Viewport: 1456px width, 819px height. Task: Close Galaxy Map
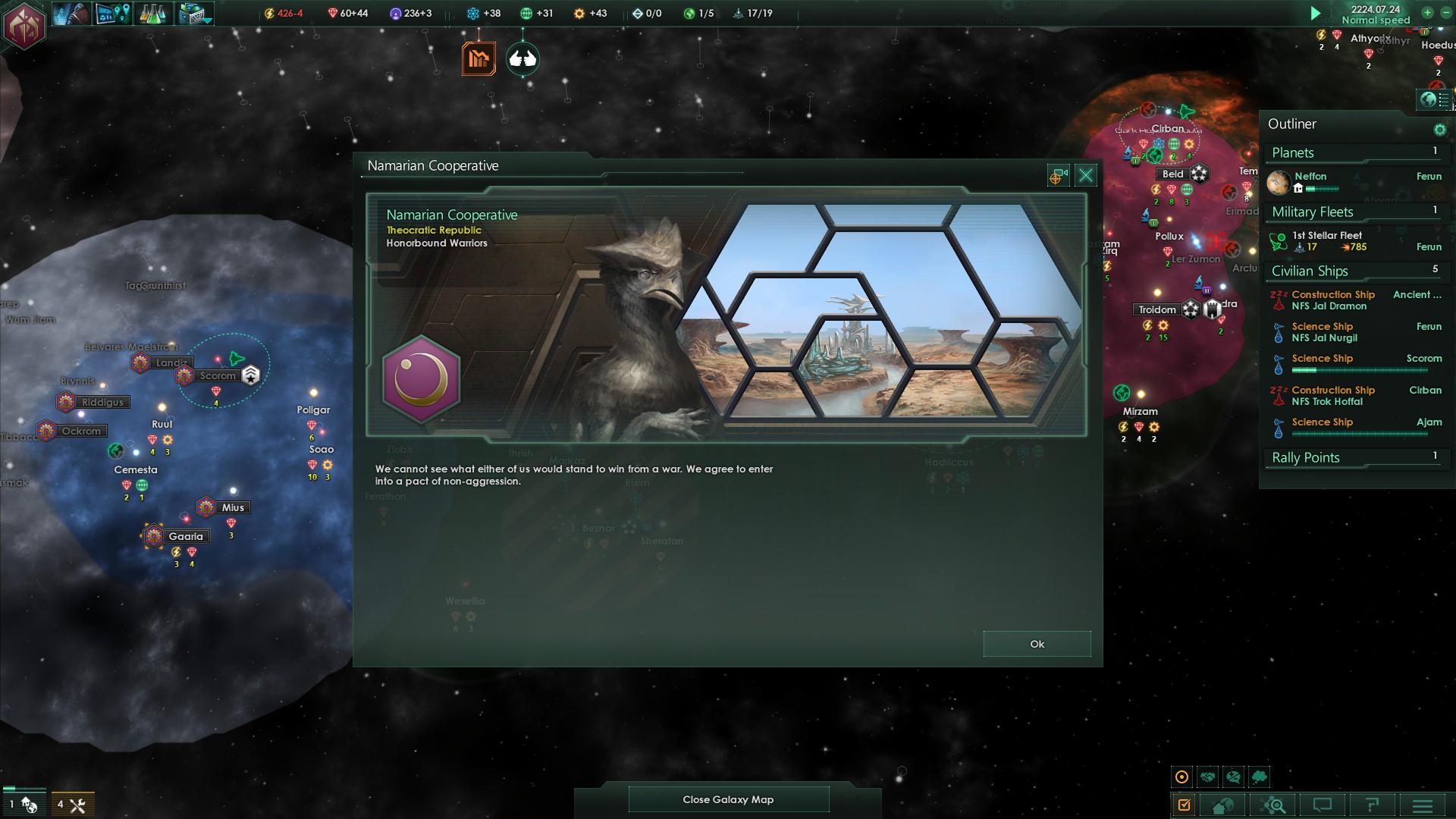point(728,799)
